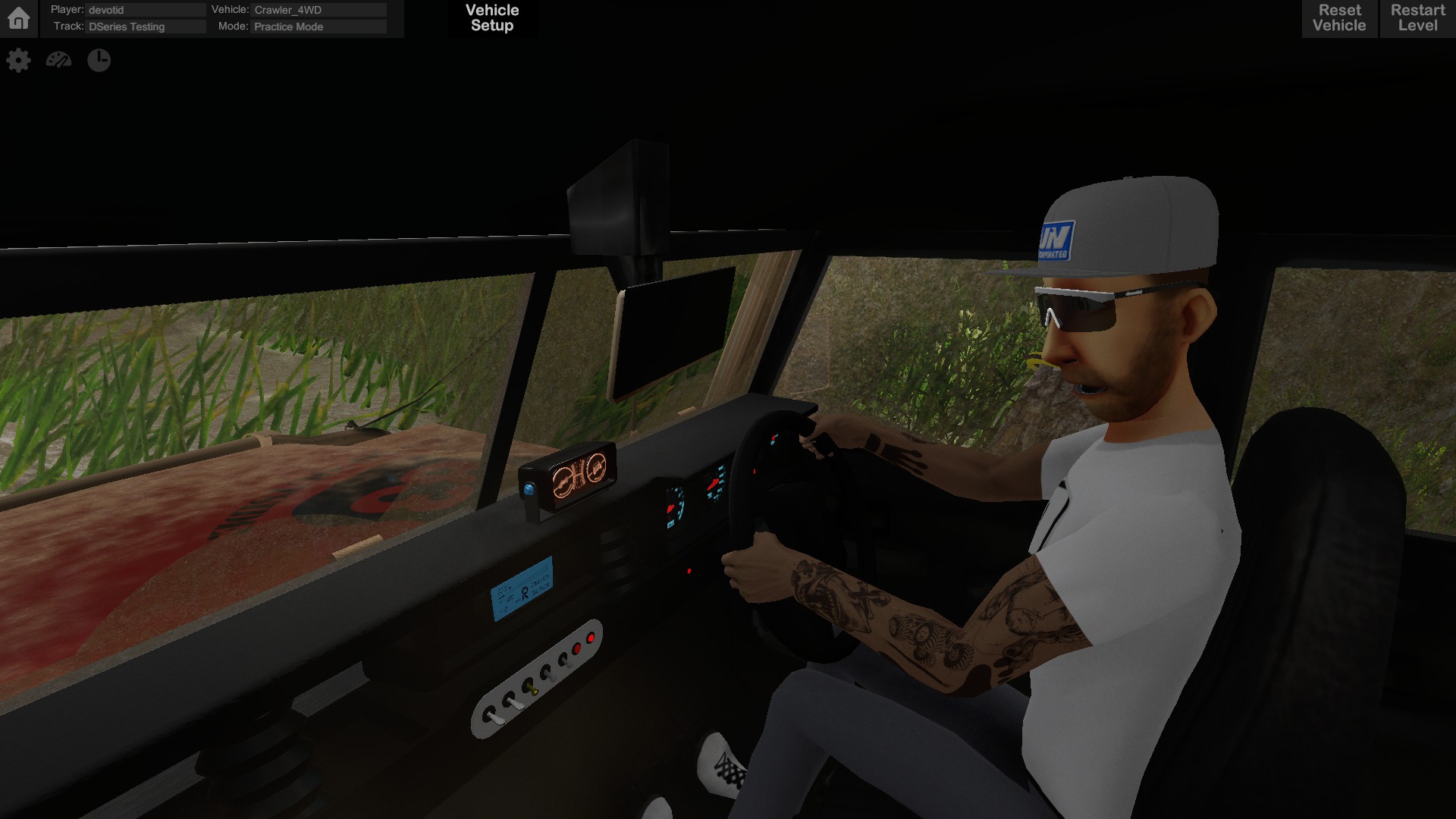Open settings using the gear icon
Image resolution: width=1456 pixels, height=819 pixels.
19,60
